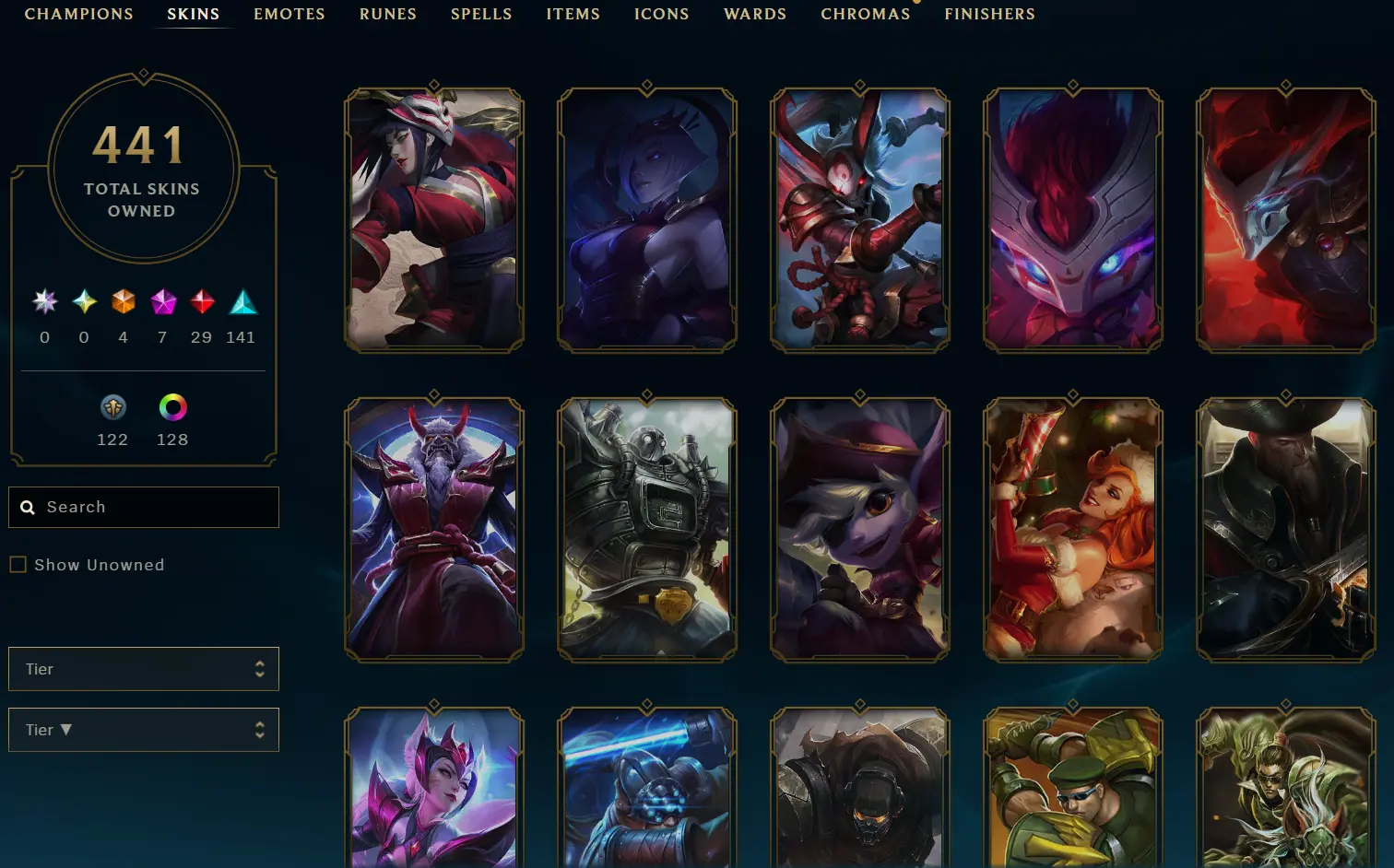
Task: Click the white Ultimate rarity star icon
Action: [x=43, y=301]
